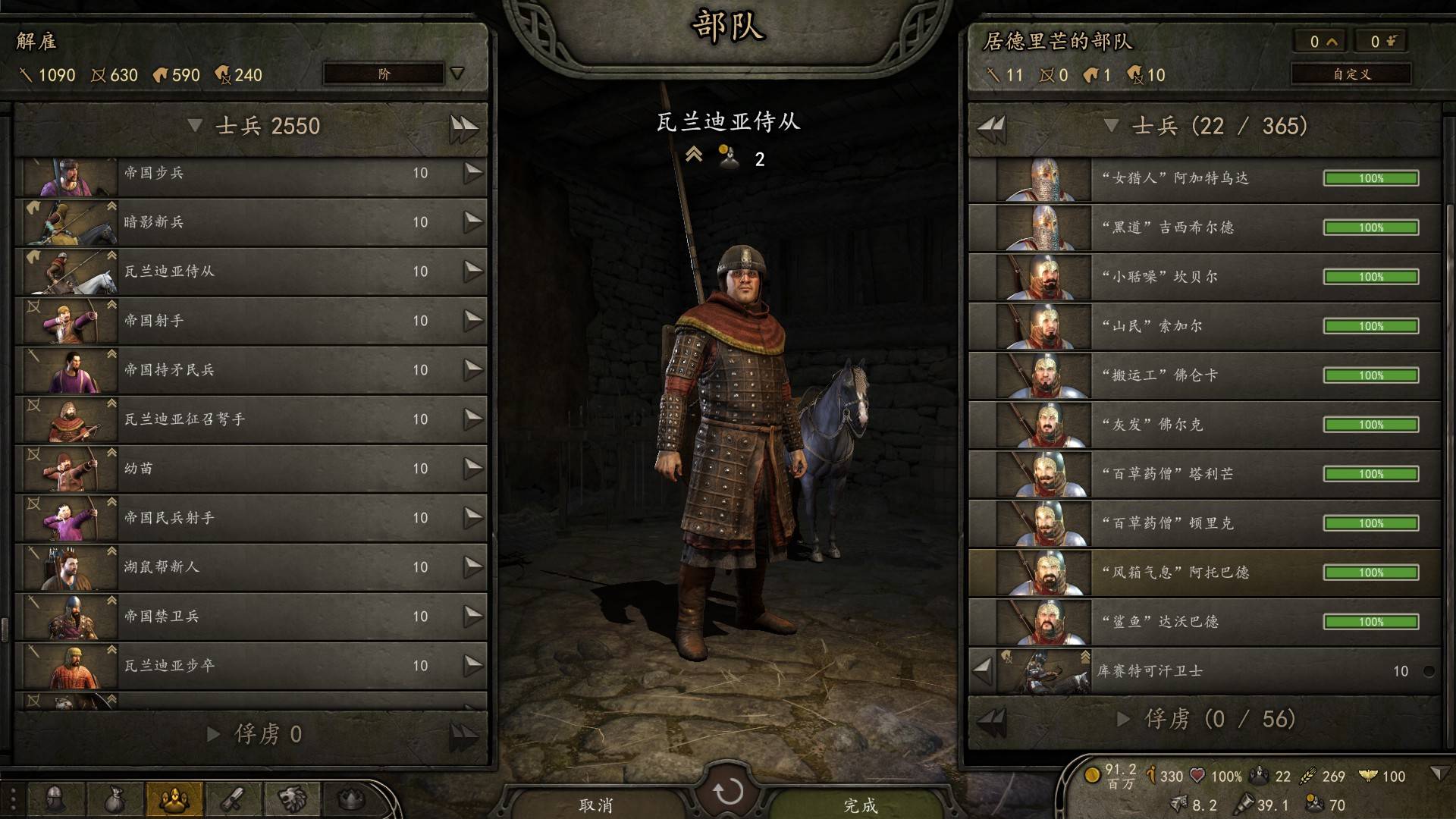Reset changes with the circular arrow button
Viewport: 1456px width, 819px height.
pyautogui.click(x=728, y=792)
